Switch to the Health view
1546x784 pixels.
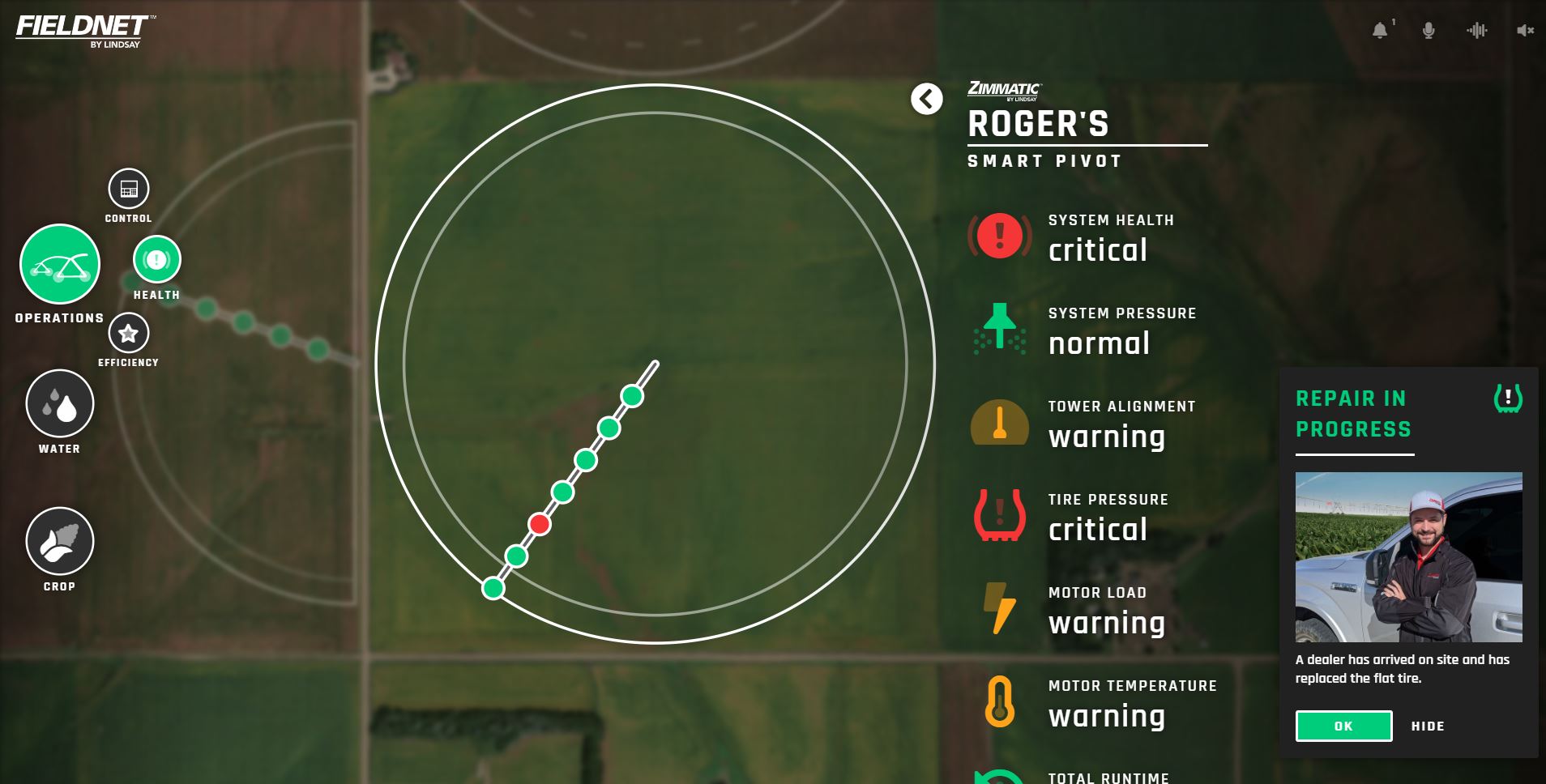[x=156, y=259]
